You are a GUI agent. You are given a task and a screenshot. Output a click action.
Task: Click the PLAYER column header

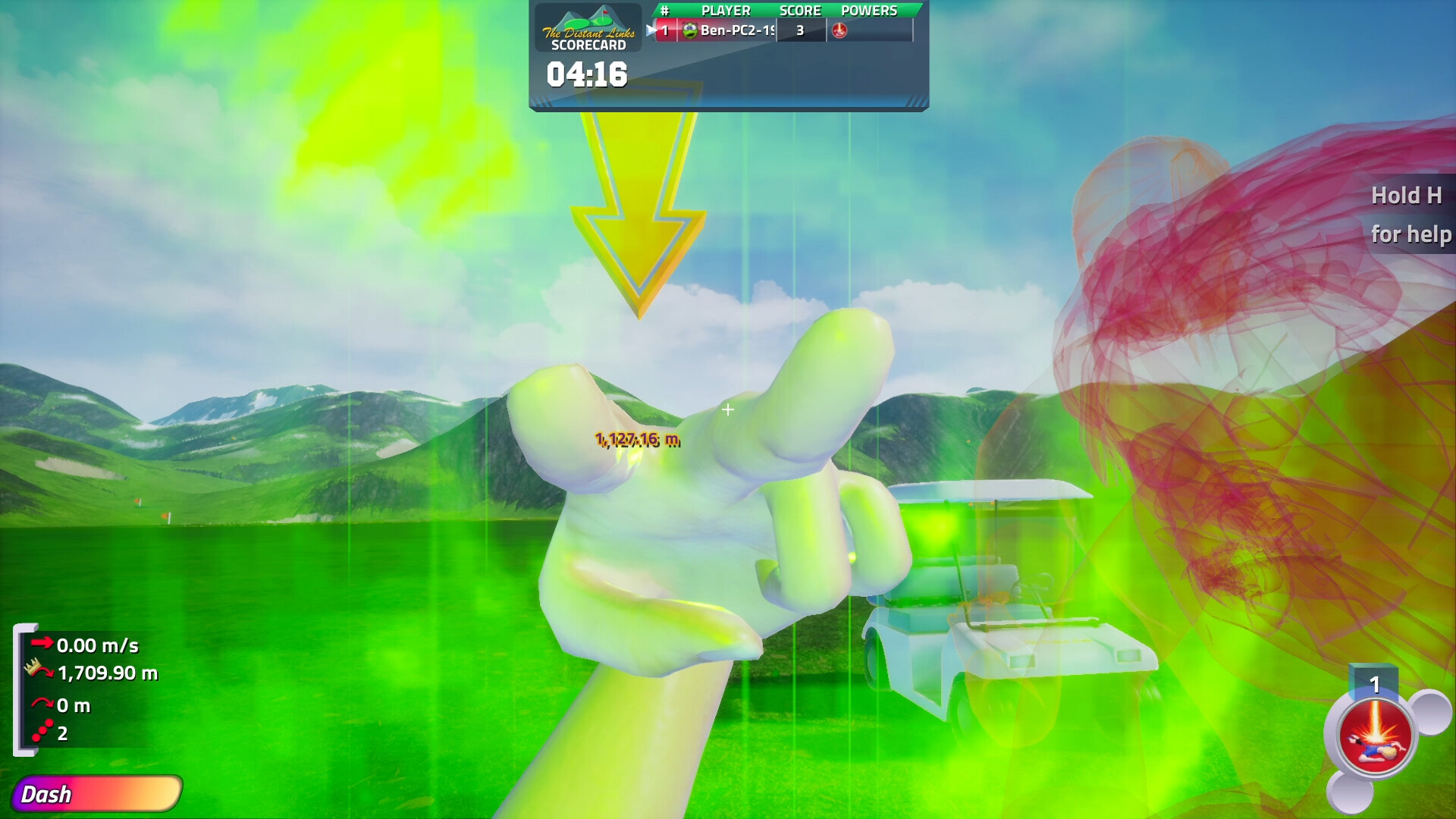point(727,11)
